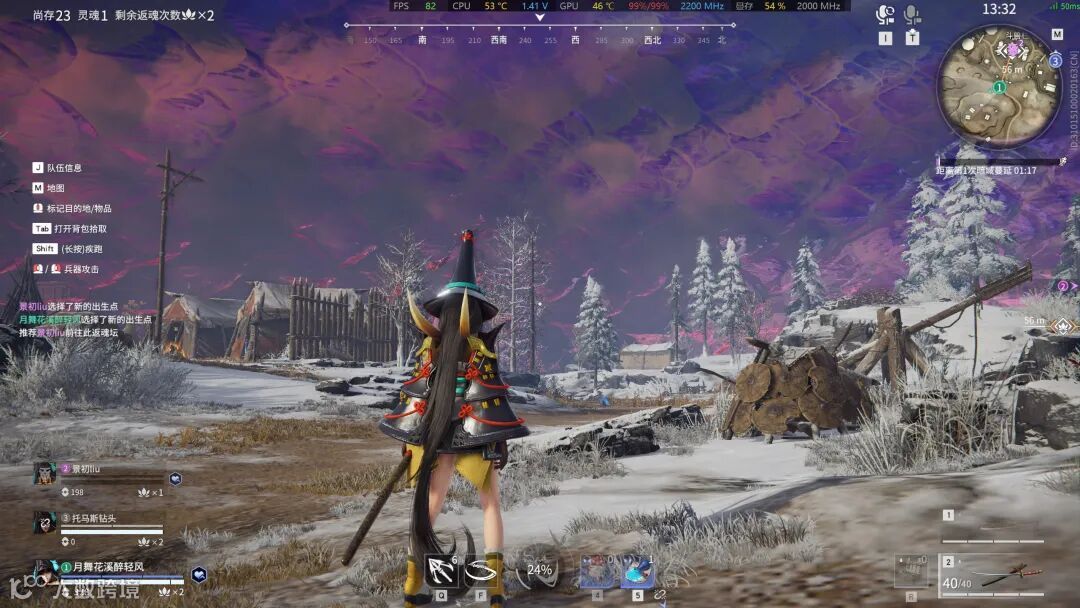Toggle the voice speaker channel icon
This screenshot has height=608, width=1080.
(x=885, y=15)
